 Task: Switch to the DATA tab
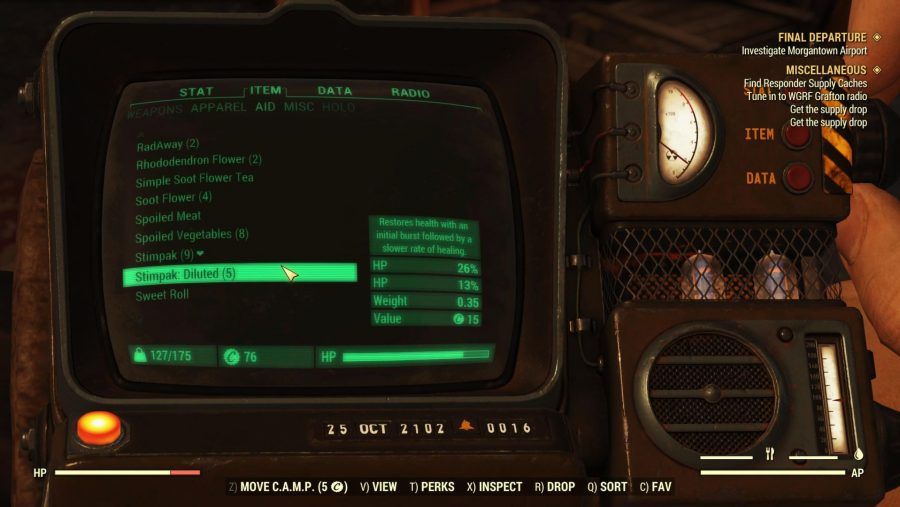(334, 91)
